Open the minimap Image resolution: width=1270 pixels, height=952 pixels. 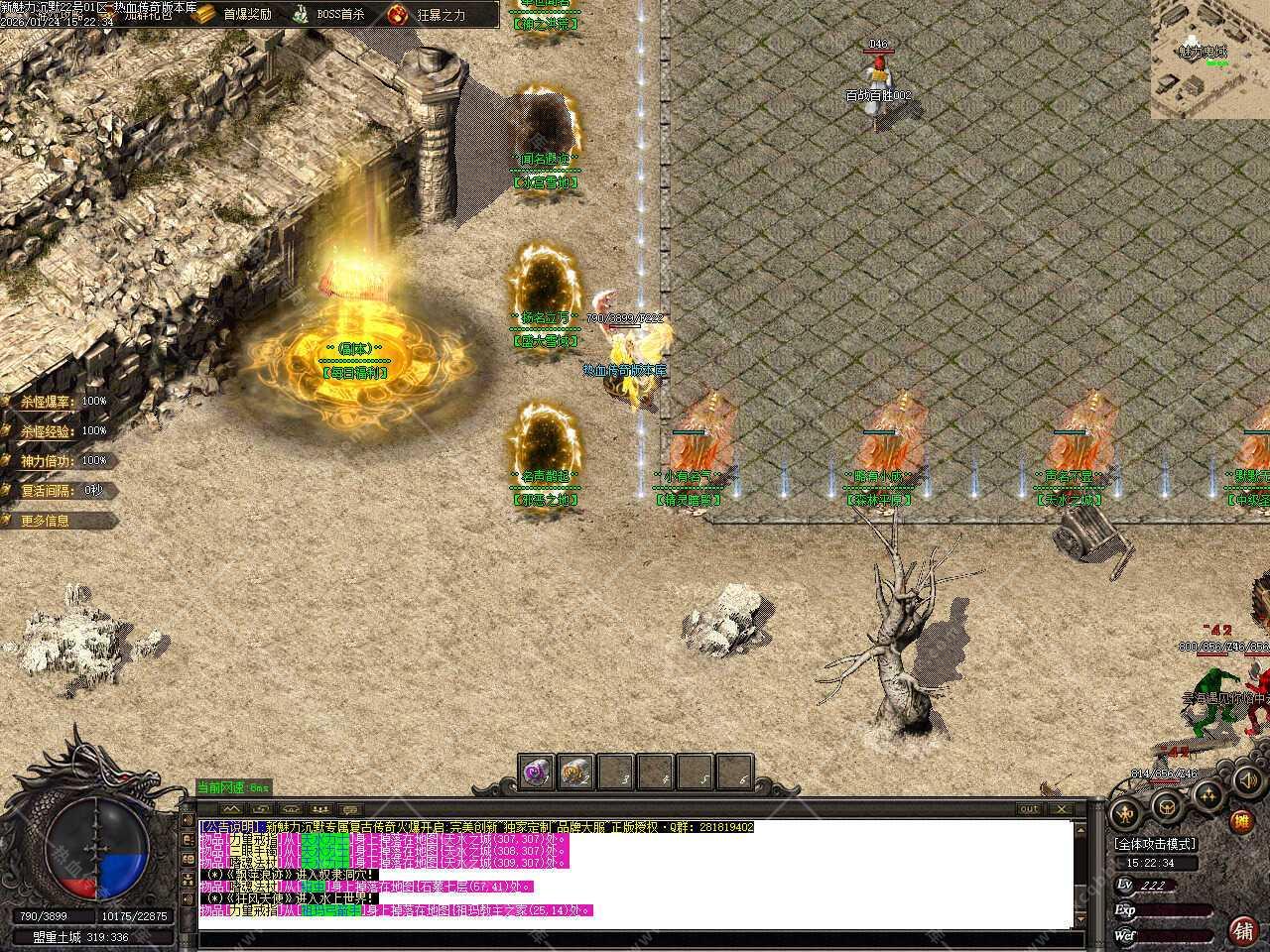tap(1209, 59)
